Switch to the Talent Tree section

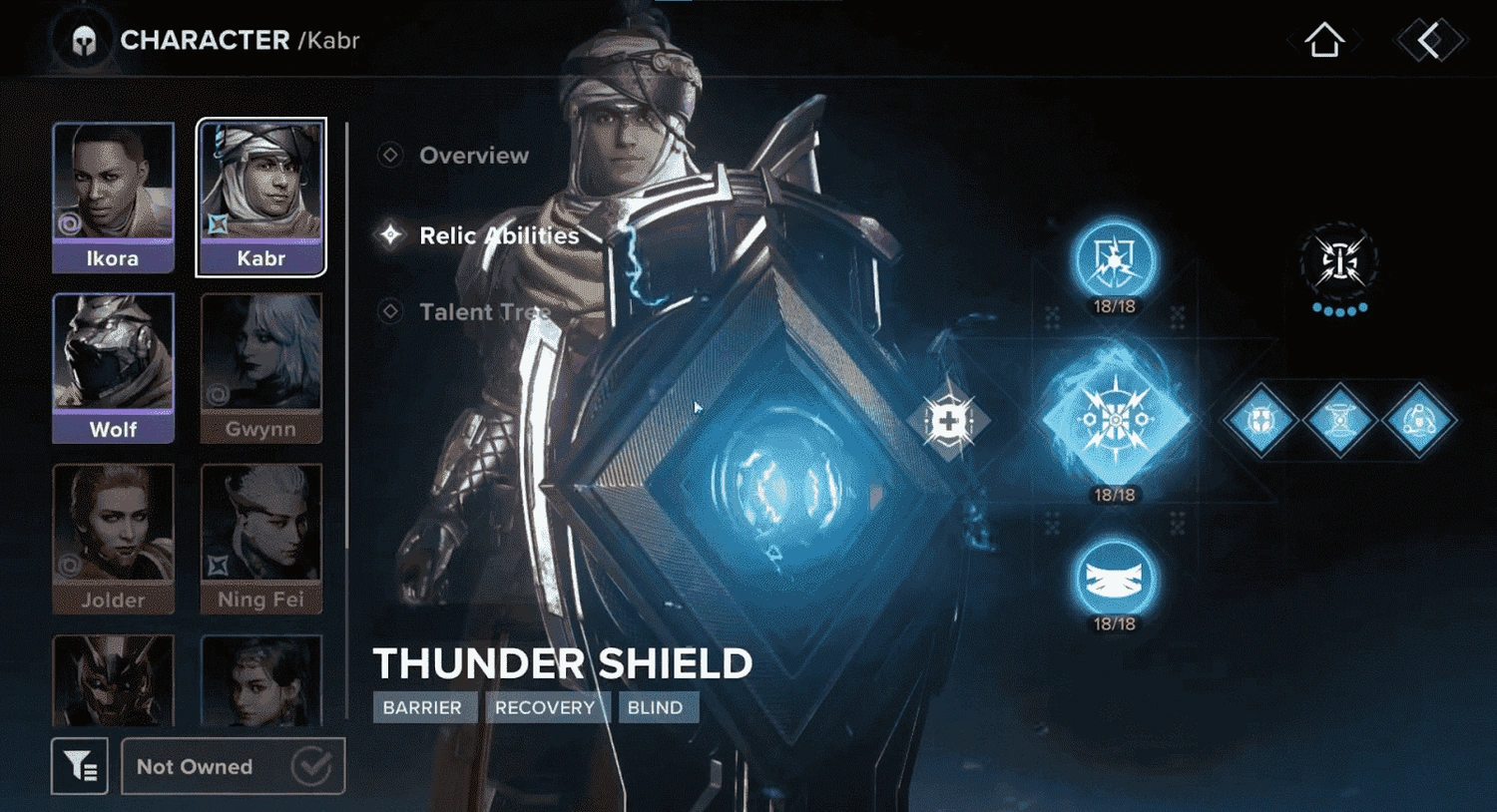(x=488, y=311)
